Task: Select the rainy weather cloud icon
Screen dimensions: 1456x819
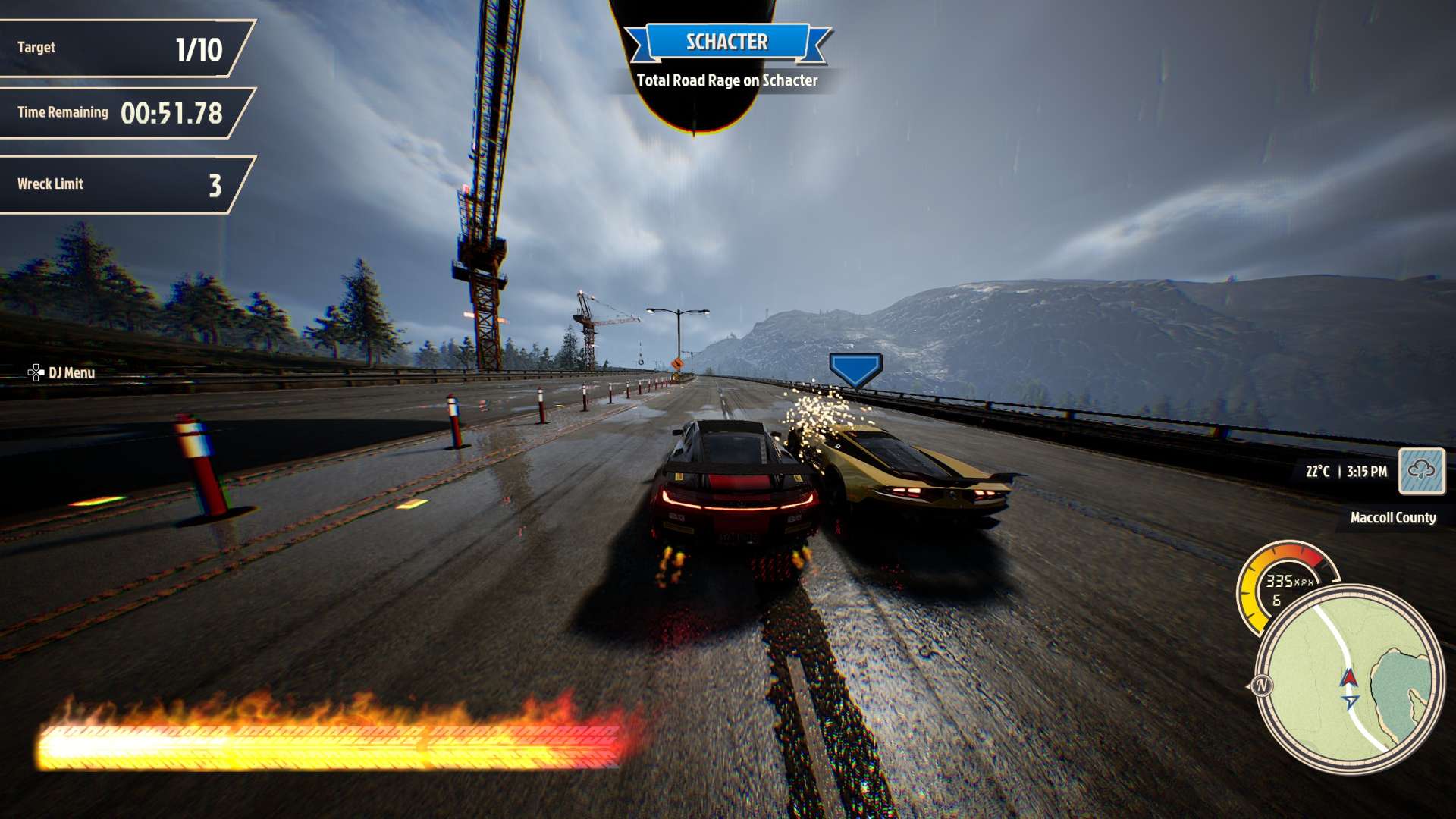Action: [x=1421, y=471]
